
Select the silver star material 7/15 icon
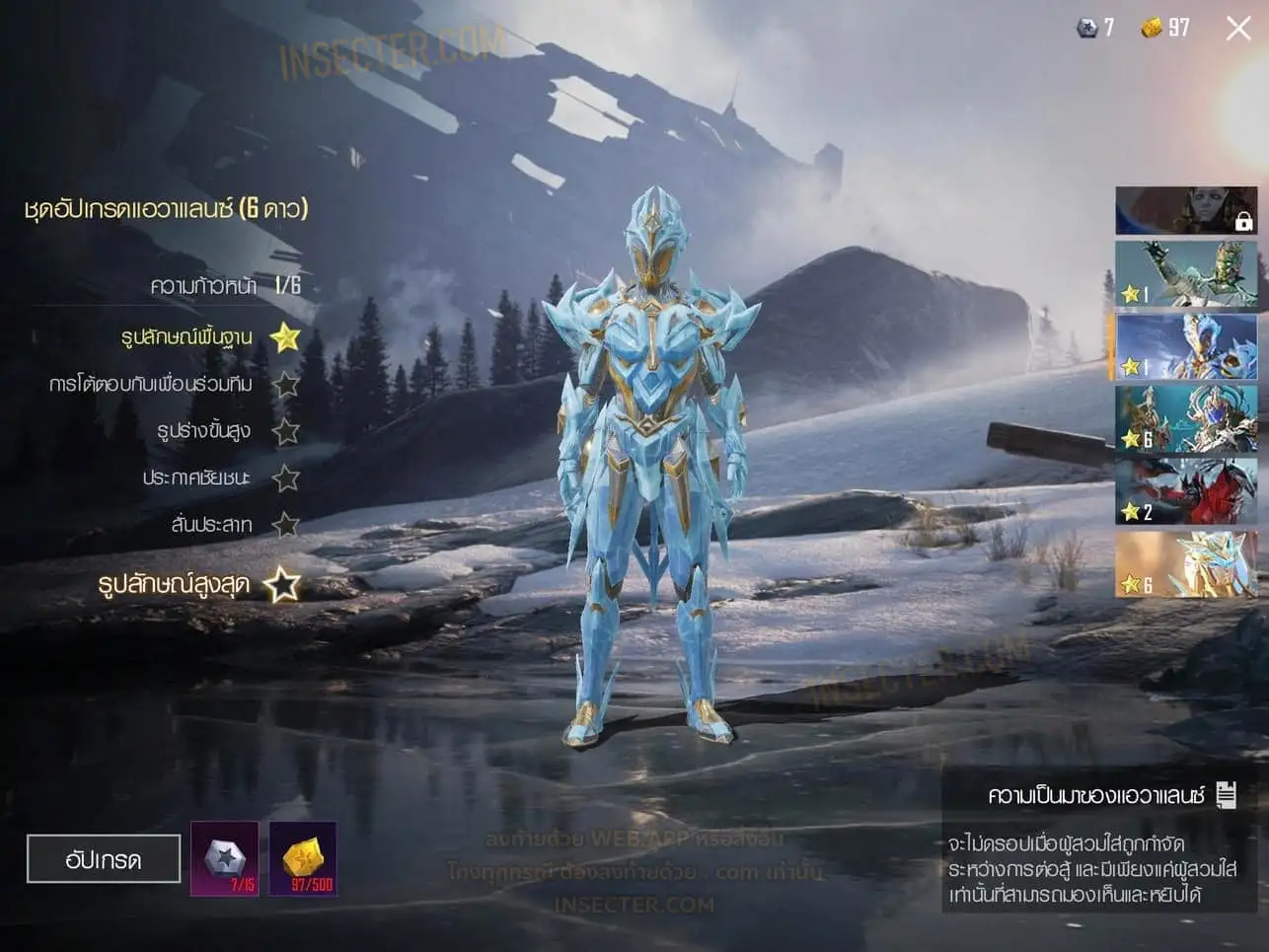(225, 859)
